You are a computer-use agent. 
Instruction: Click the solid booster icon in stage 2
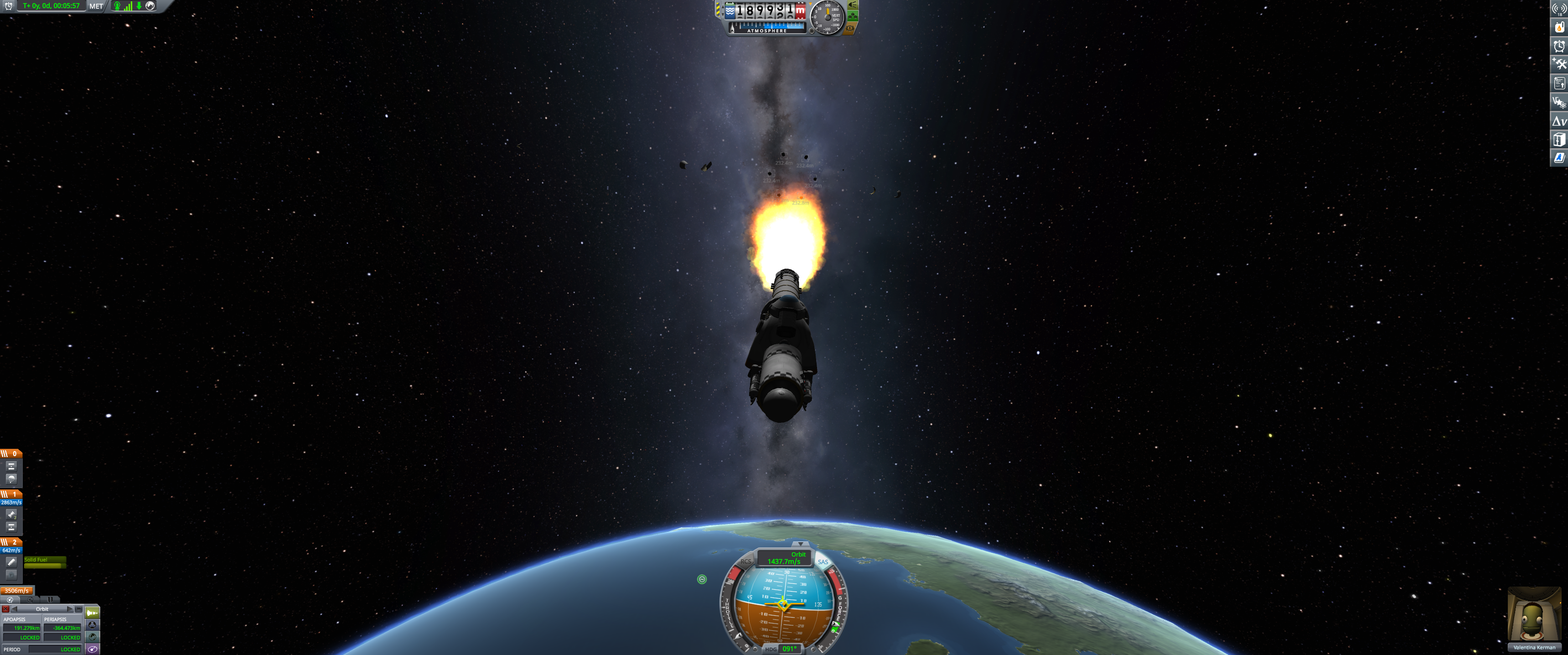point(11,562)
